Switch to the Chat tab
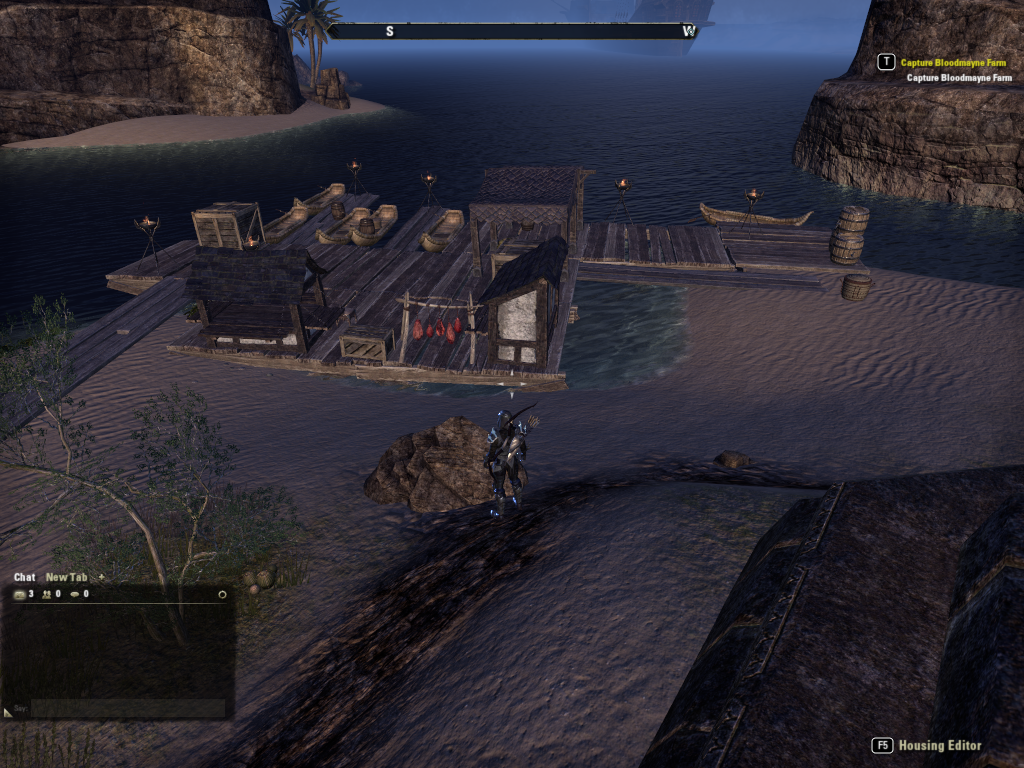 (24, 577)
